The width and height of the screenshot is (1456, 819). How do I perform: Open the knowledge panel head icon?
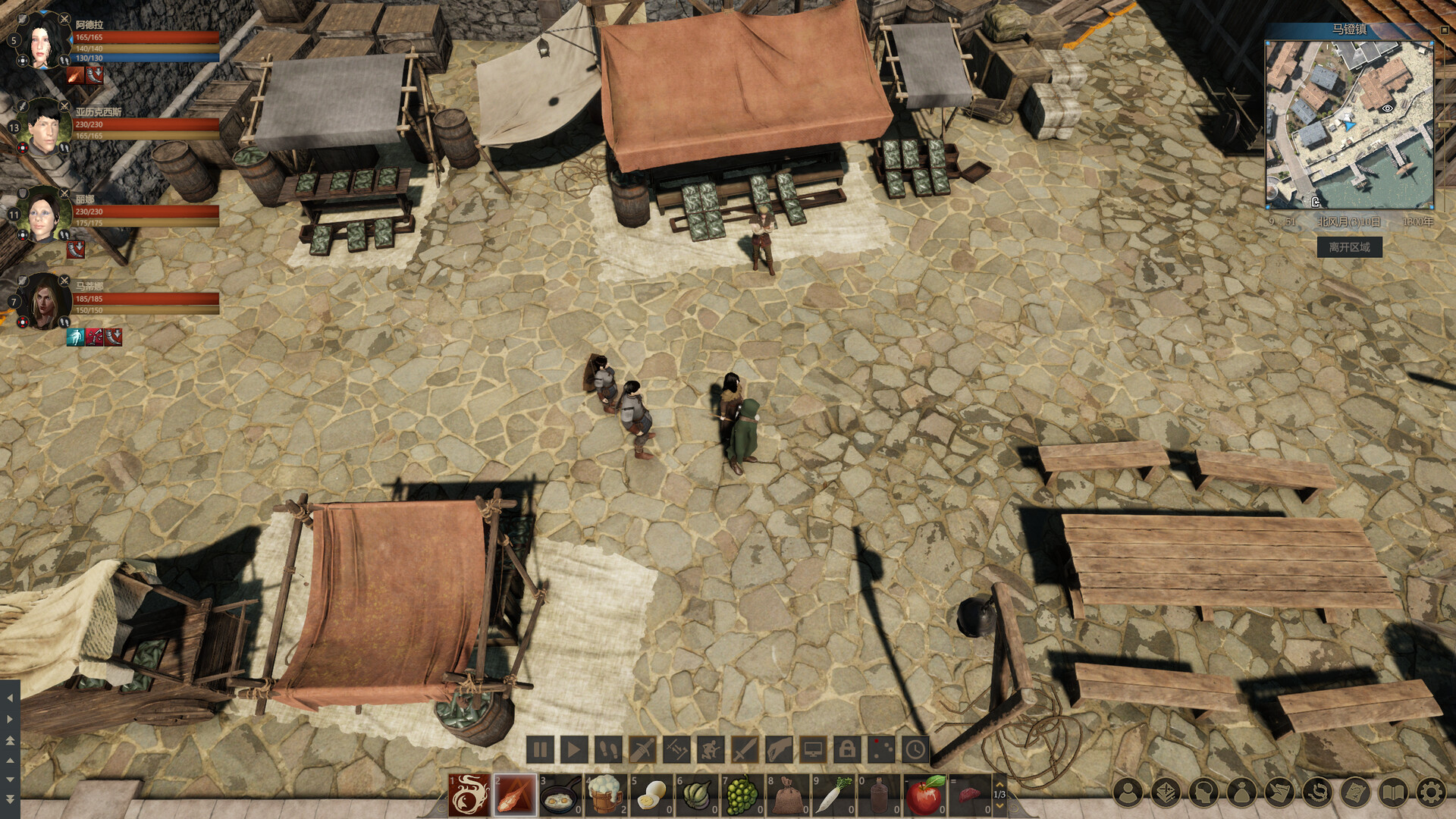[x=1203, y=791]
